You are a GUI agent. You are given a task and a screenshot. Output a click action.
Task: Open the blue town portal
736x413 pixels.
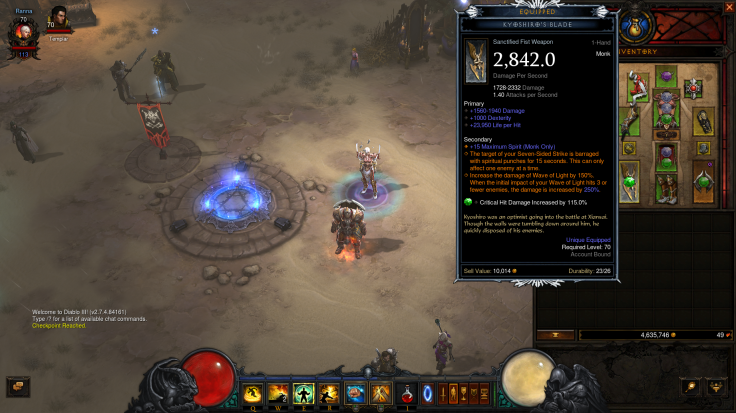coord(428,393)
